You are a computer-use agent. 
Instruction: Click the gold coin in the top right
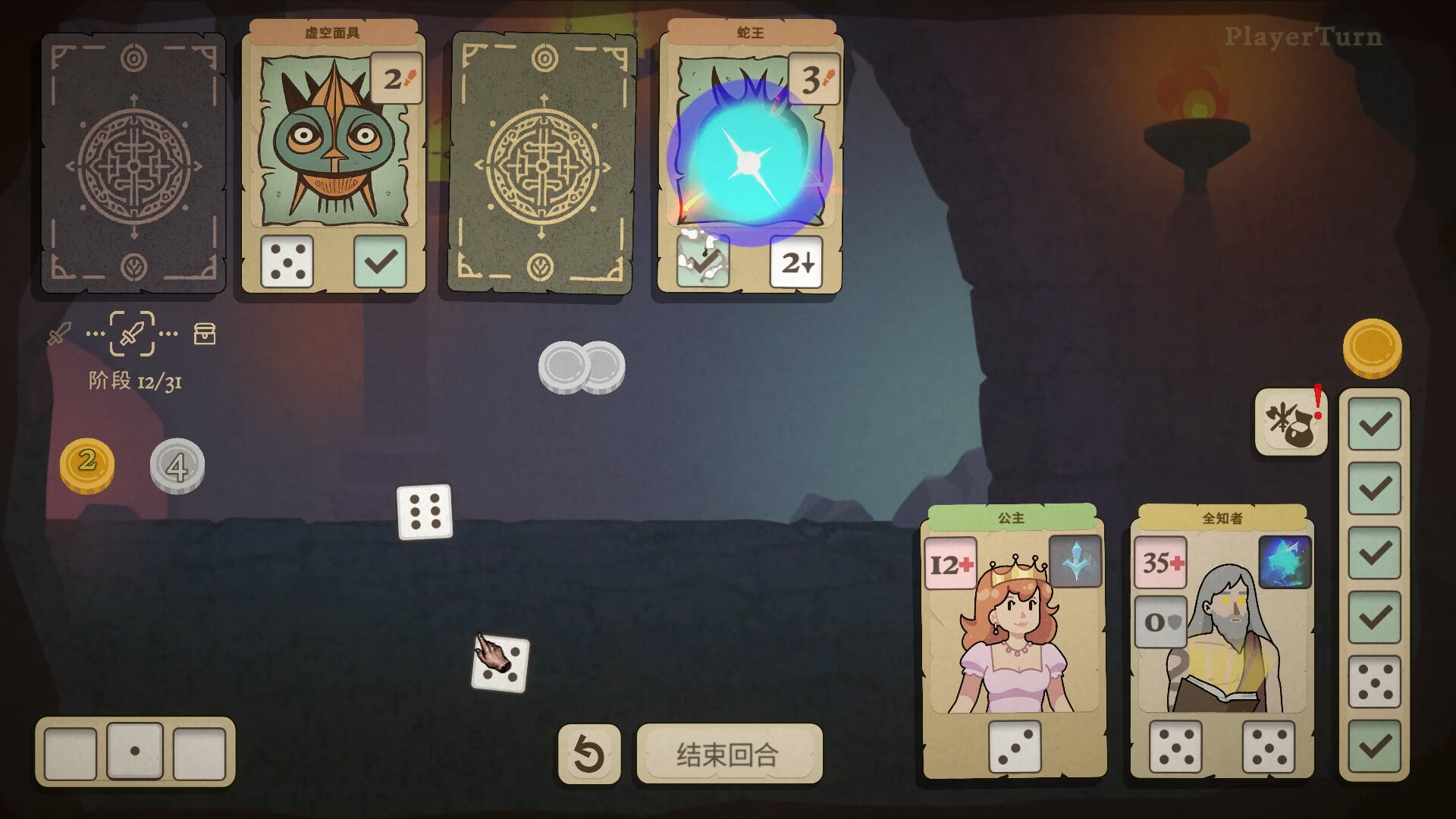click(1373, 347)
